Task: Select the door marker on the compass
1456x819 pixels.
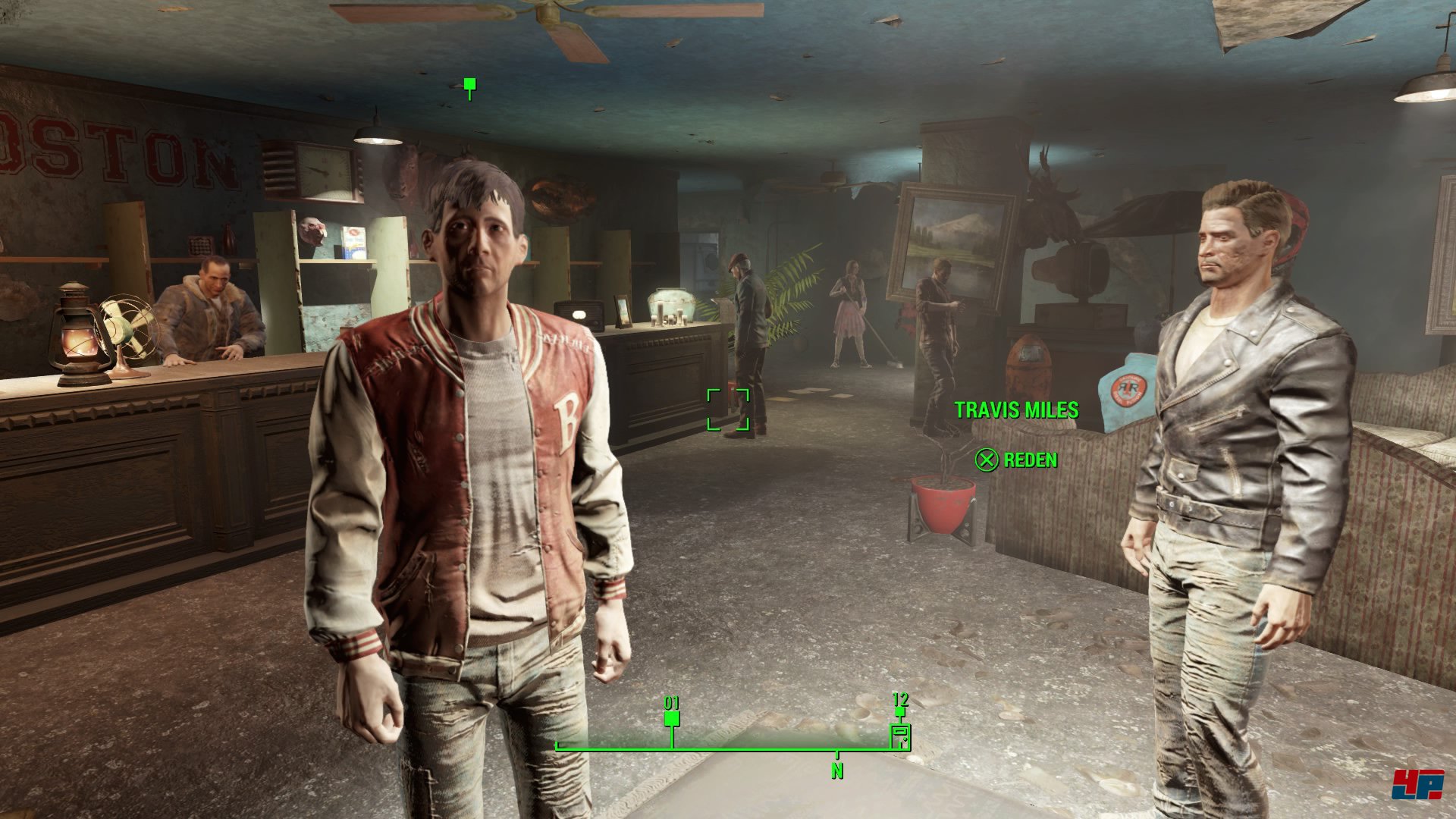Action: click(x=900, y=735)
